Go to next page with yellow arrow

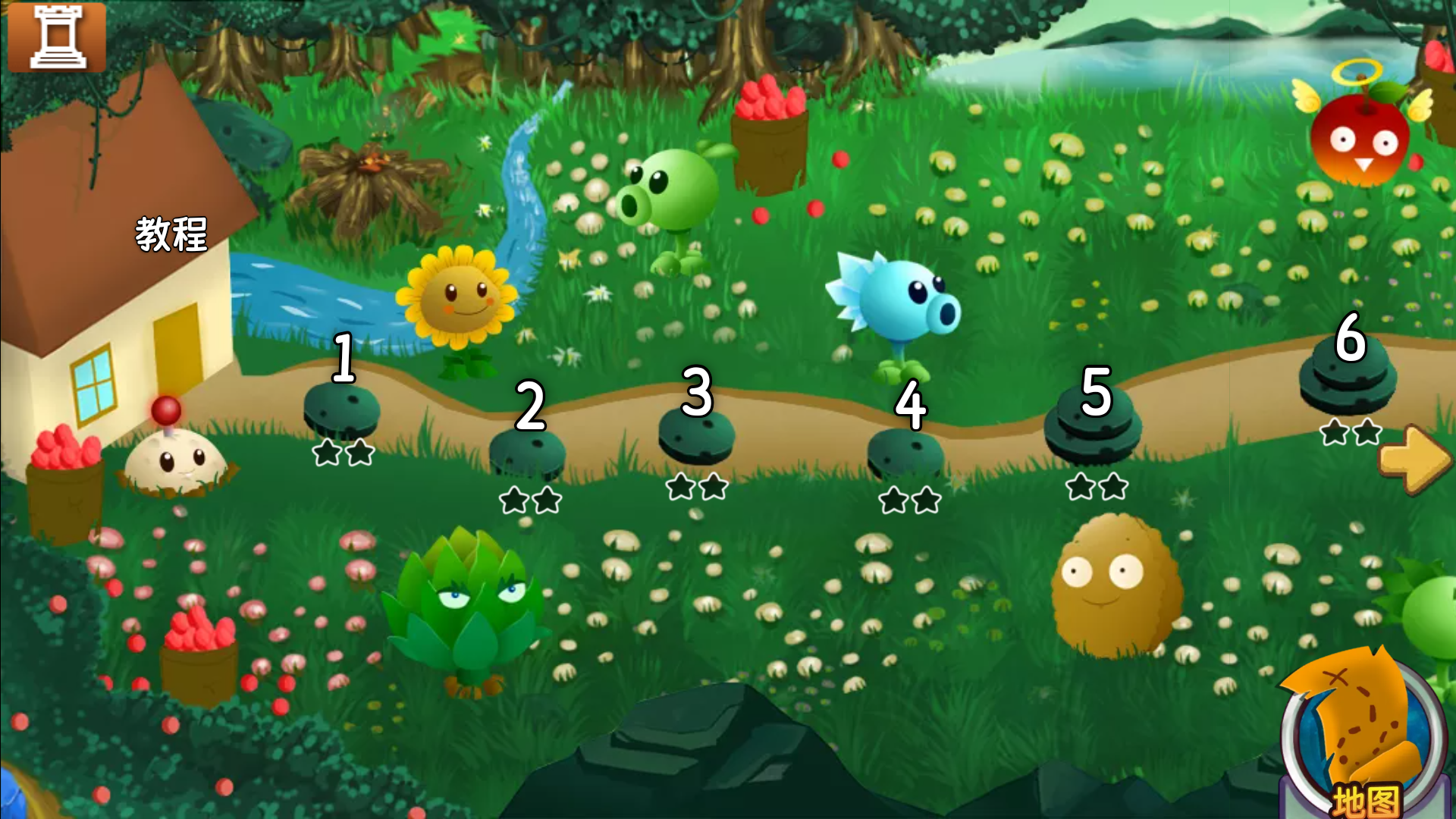(1415, 459)
